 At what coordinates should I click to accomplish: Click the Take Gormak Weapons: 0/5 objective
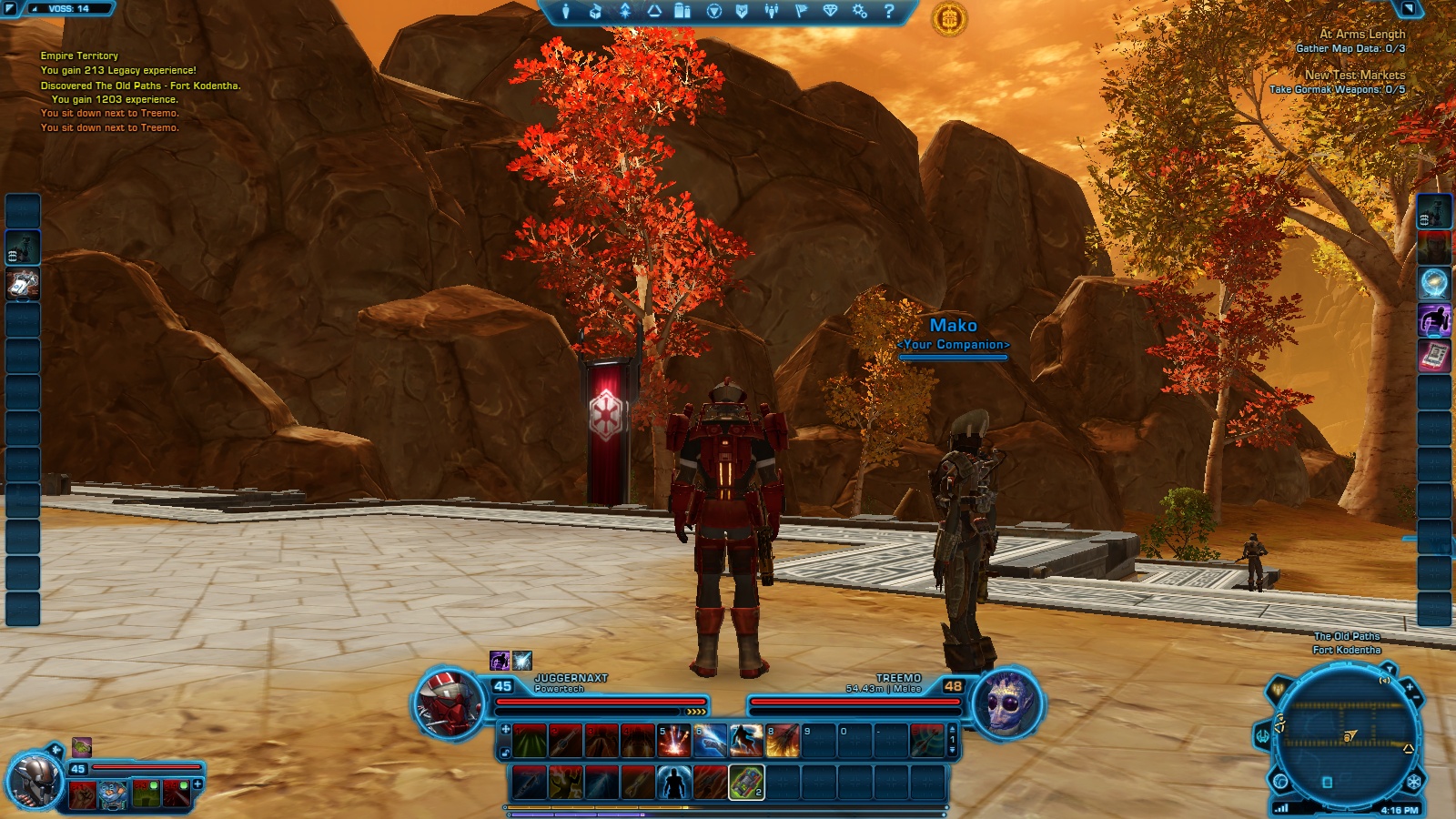1337,89
